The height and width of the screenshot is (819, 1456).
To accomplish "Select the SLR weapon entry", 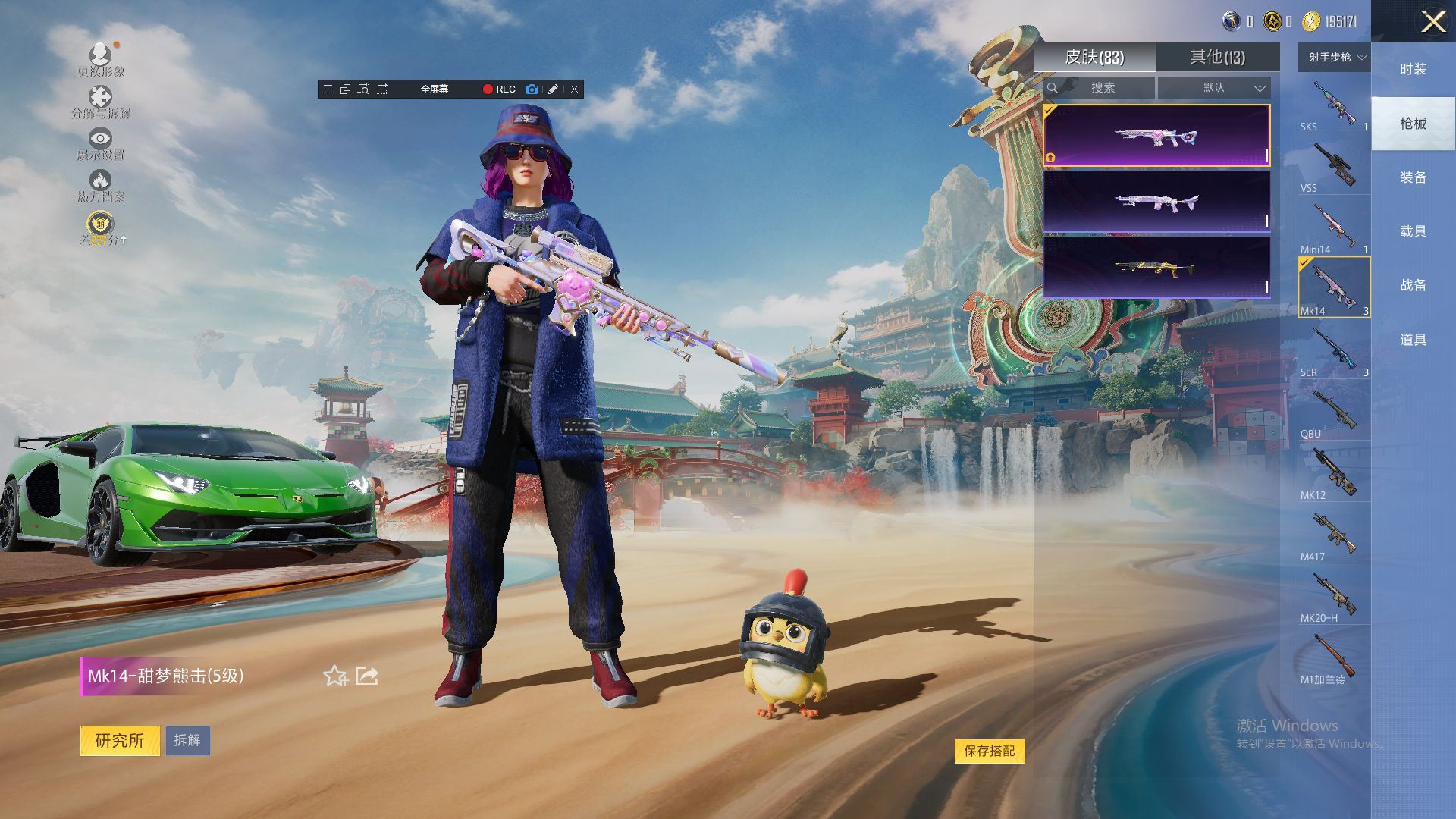I will point(1334,350).
